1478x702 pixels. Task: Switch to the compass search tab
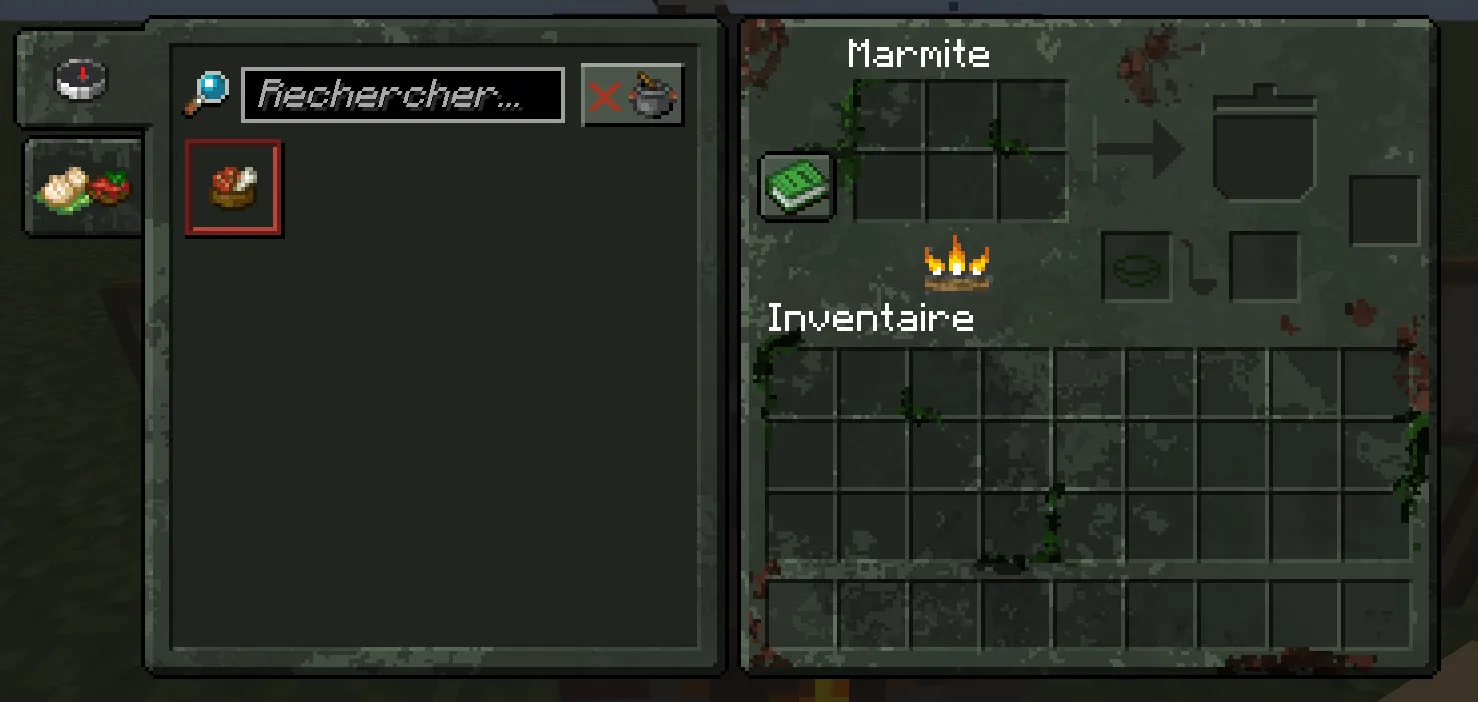[x=81, y=80]
